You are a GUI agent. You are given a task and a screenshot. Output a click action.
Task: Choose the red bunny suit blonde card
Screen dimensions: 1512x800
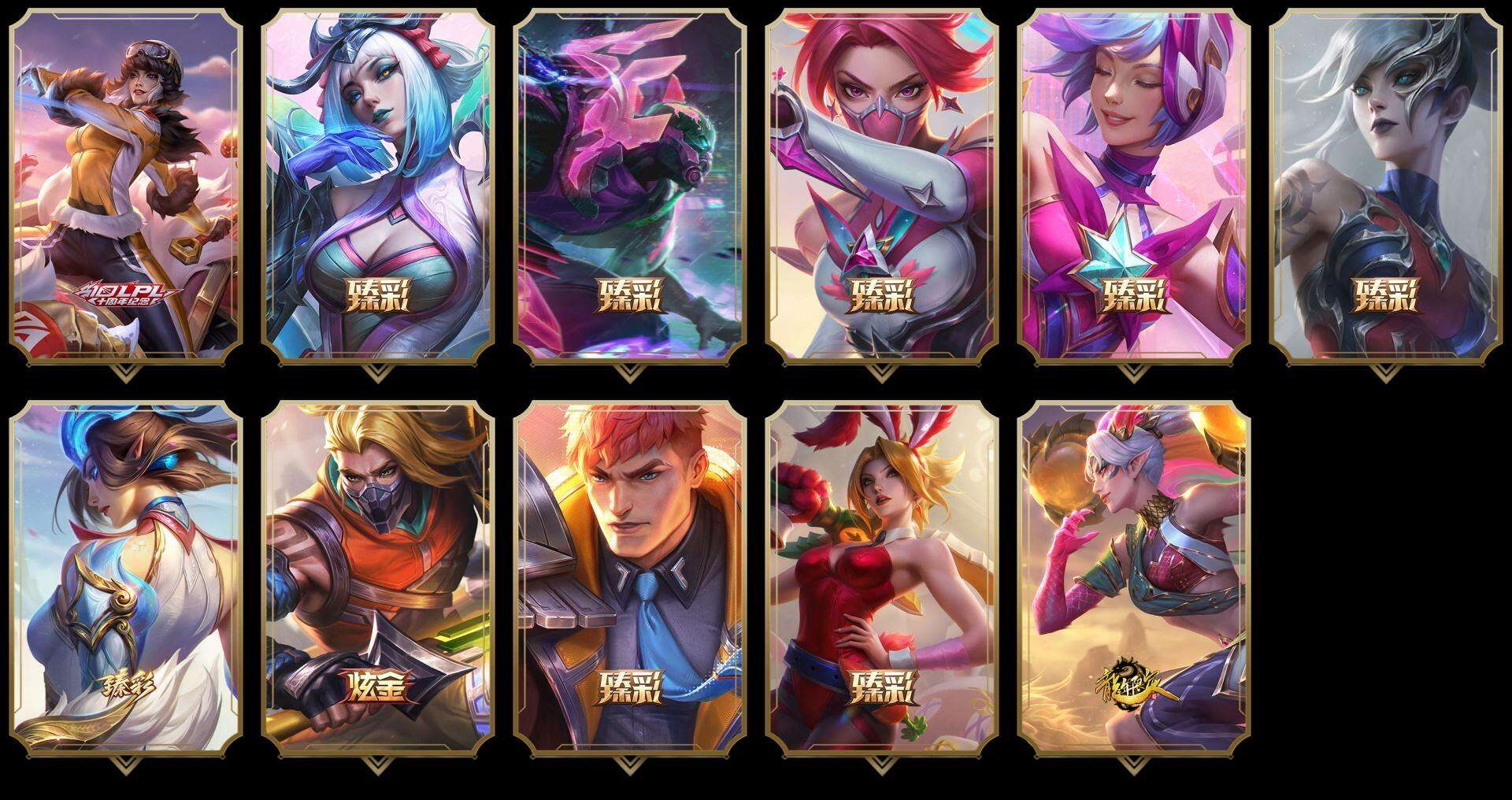[882, 577]
